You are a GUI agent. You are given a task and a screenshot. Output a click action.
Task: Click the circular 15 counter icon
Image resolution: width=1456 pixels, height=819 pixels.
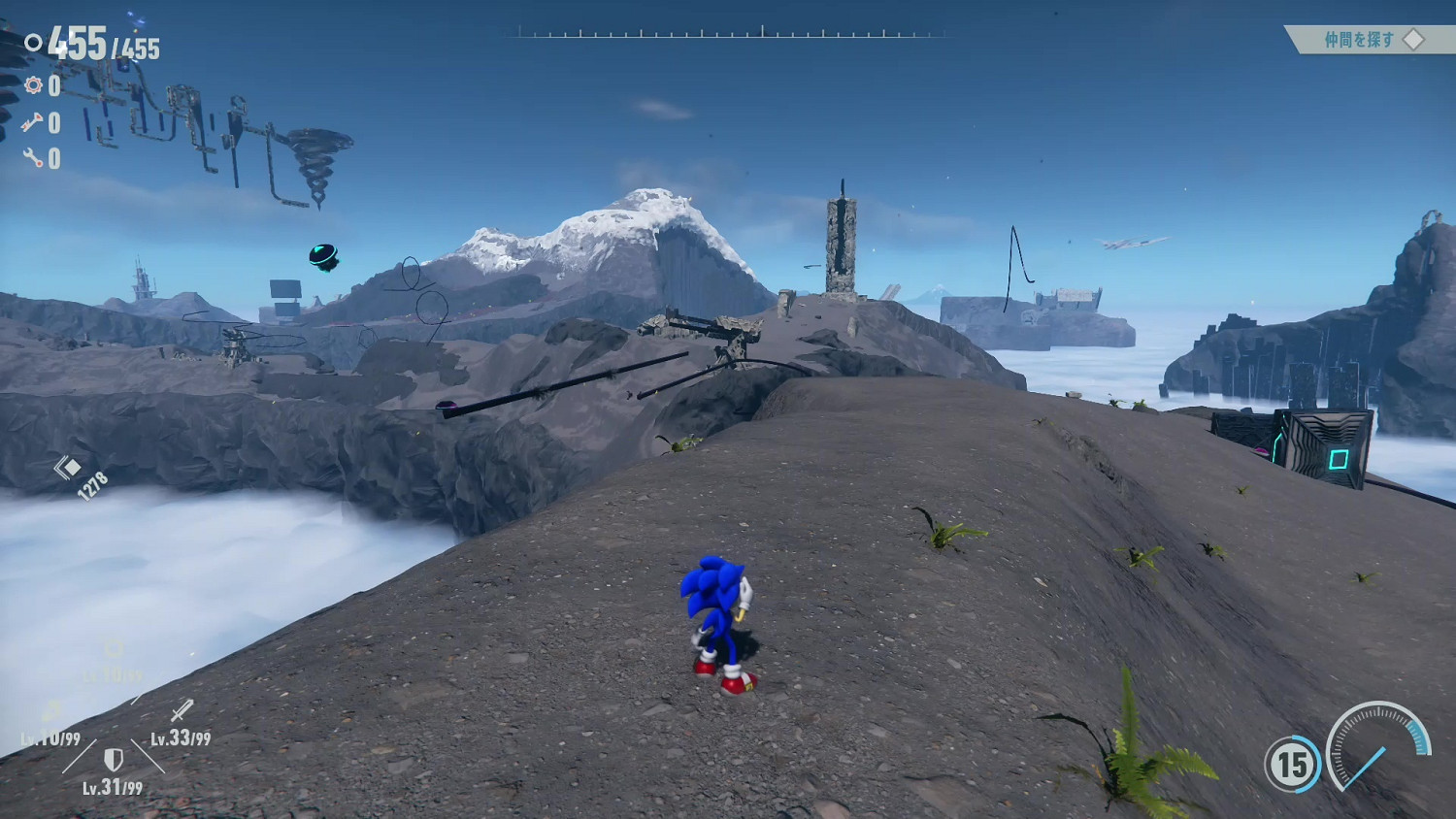pos(1292,765)
